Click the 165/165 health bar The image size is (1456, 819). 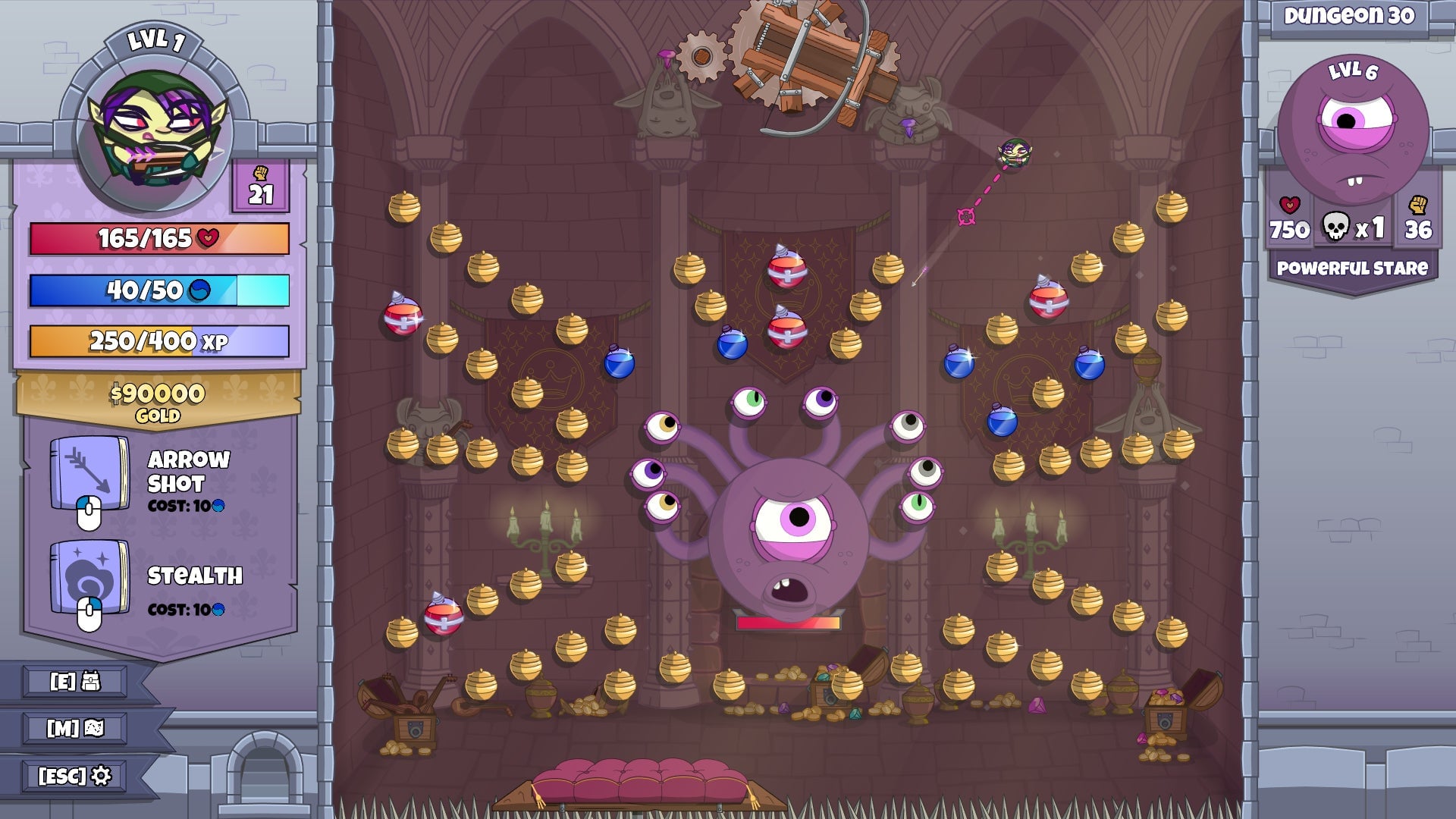pos(157,237)
